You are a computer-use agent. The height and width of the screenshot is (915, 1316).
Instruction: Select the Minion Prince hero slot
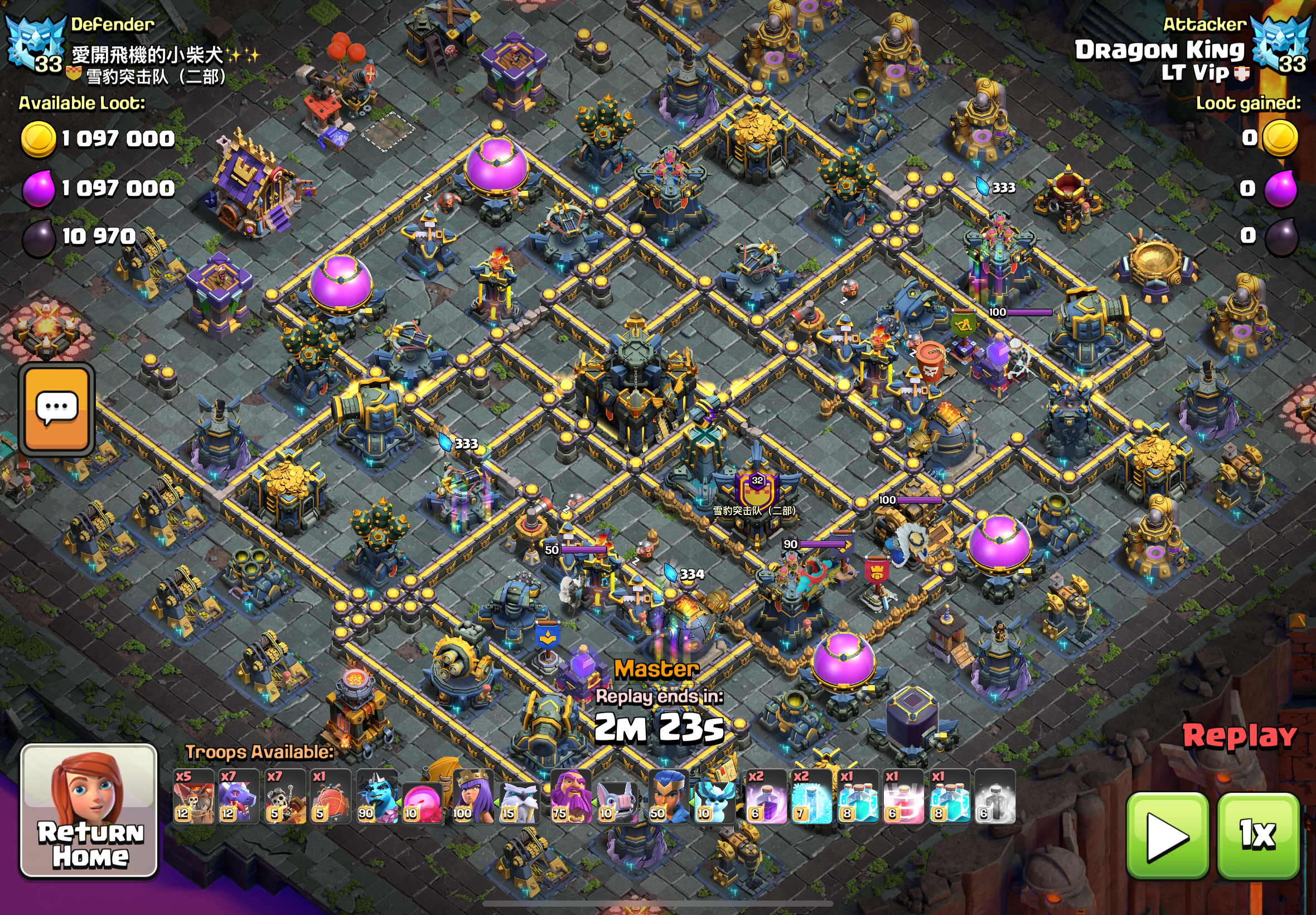coord(376,797)
